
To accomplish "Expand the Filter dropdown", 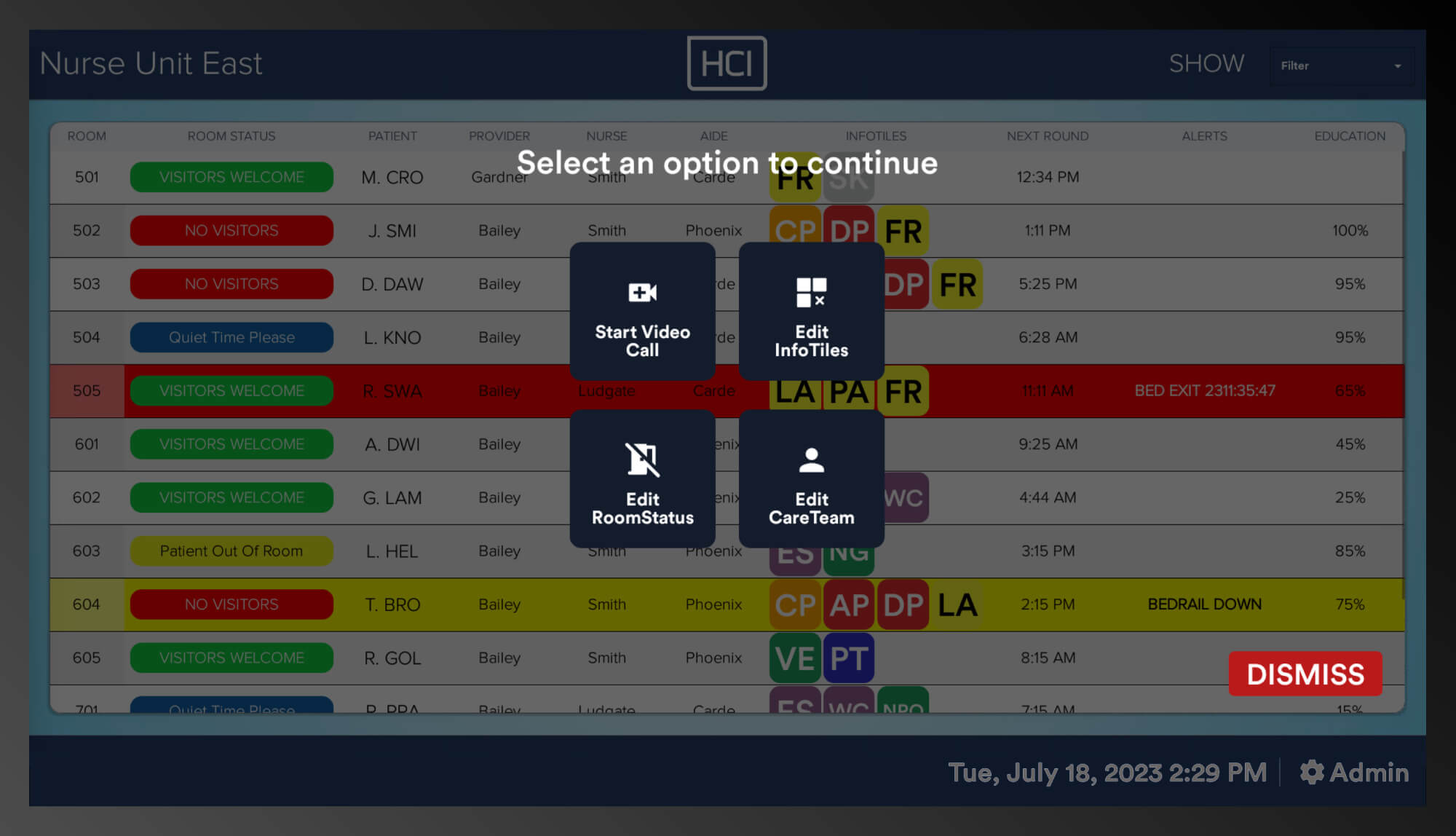I will pyautogui.click(x=1342, y=66).
